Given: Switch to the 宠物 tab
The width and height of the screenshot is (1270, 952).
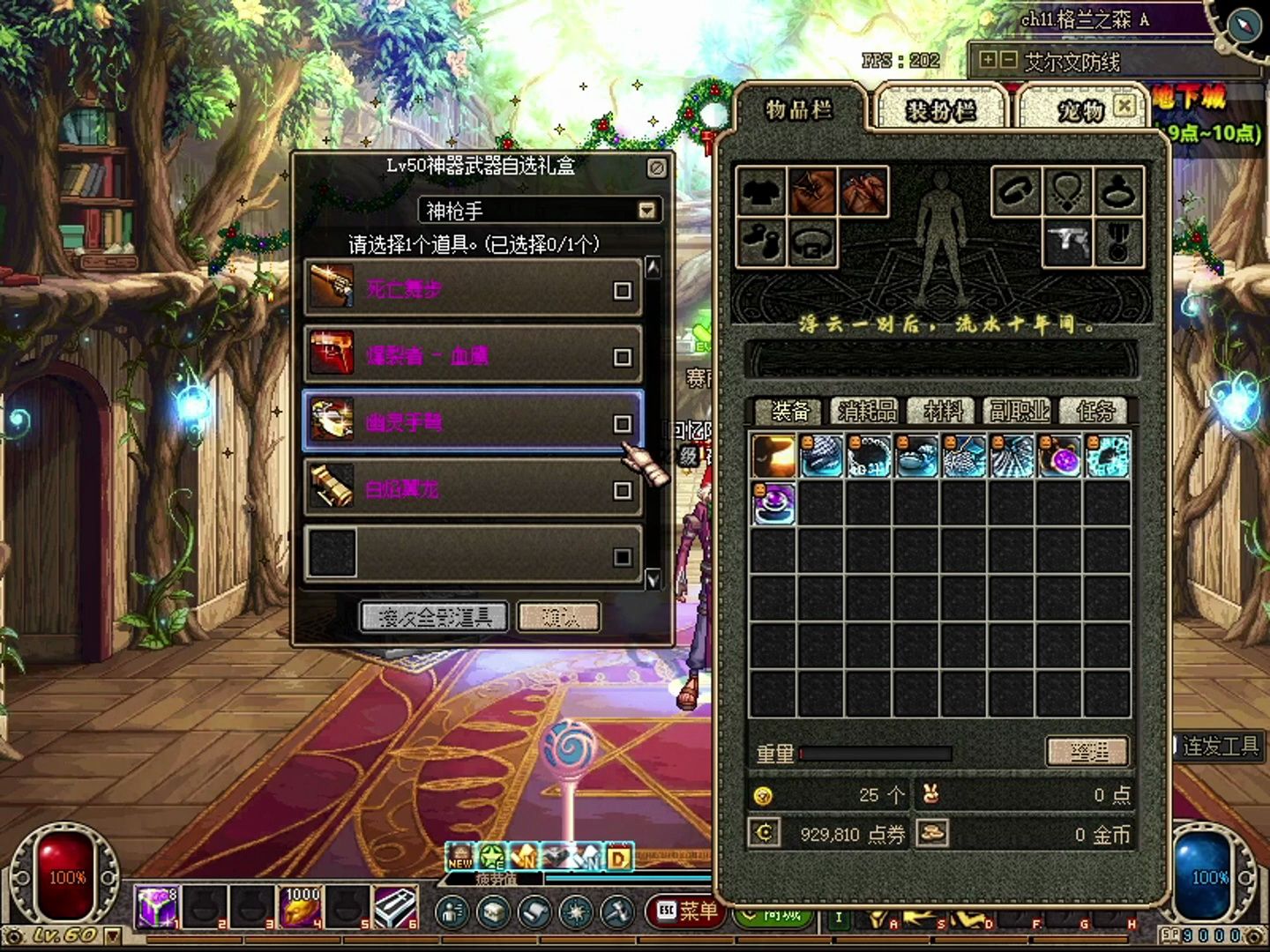Looking at the screenshot, I should (1079, 111).
